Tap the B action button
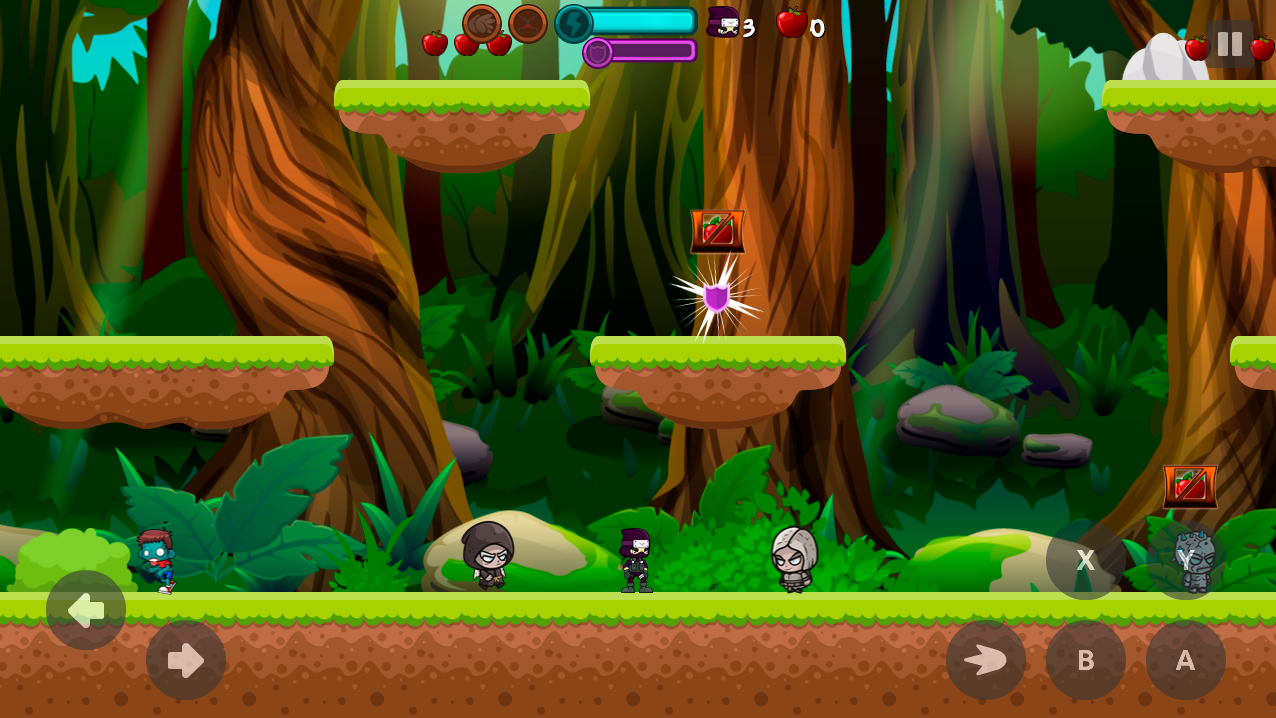The width and height of the screenshot is (1276, 718). 1086,660
